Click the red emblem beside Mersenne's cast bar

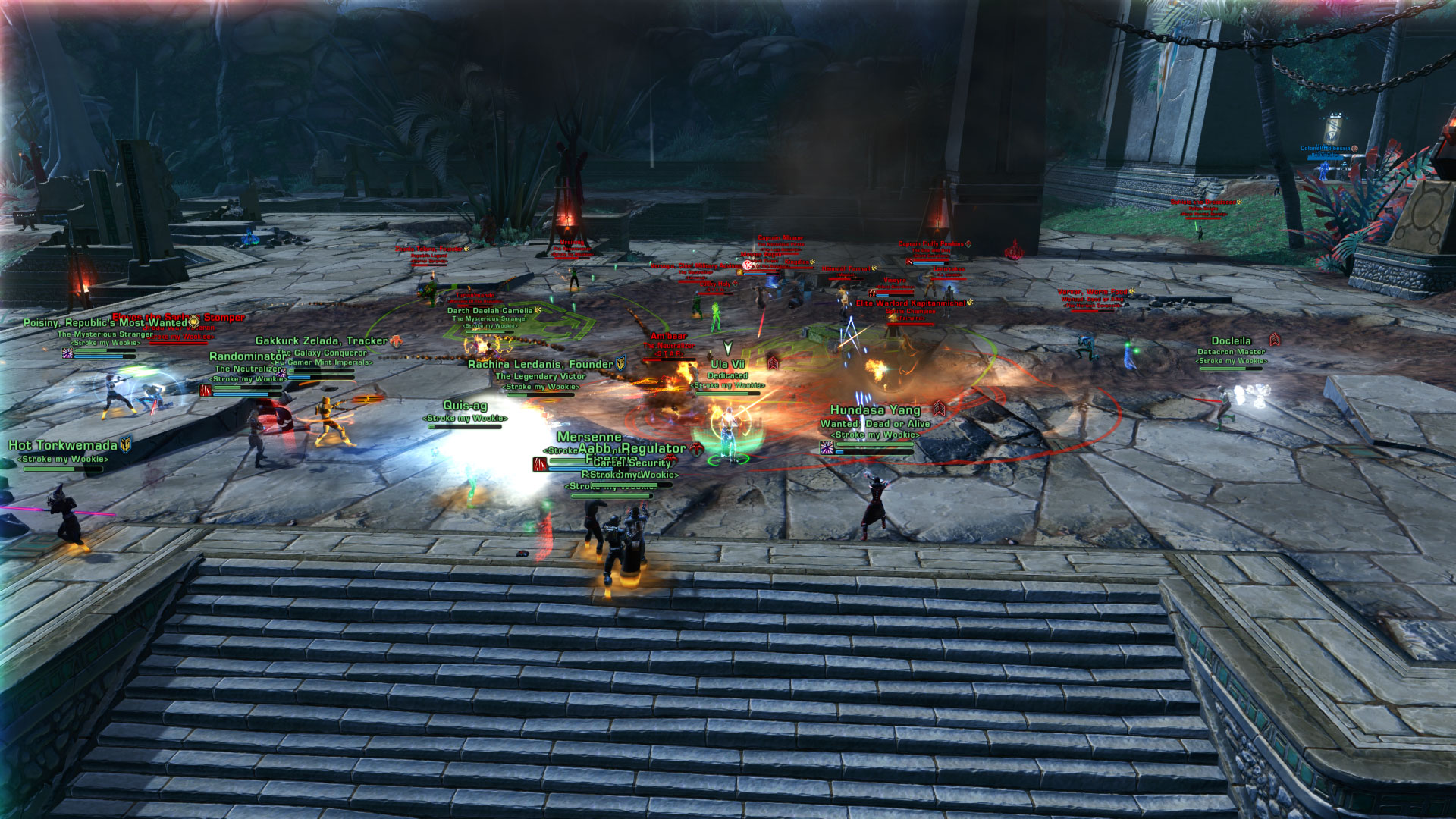[x=539, y=464]
